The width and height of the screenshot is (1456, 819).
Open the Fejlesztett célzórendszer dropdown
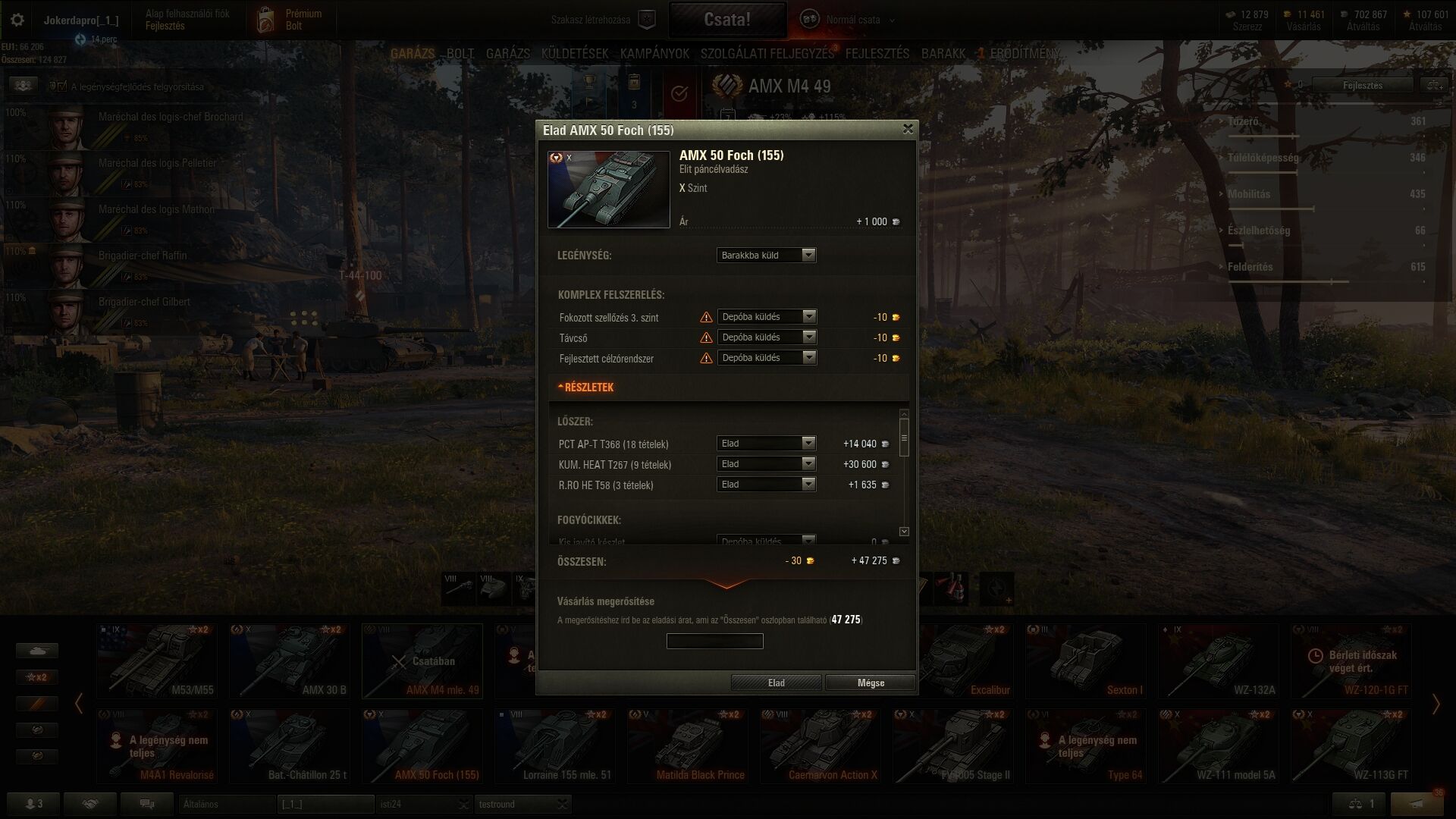click(x=767, y=358)
